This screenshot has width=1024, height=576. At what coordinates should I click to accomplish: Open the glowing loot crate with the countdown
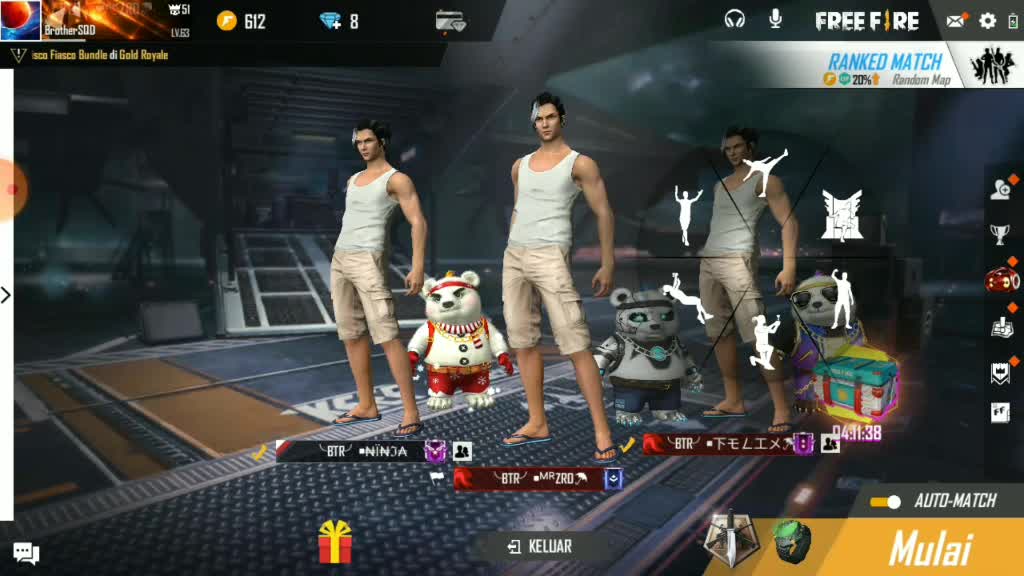coord(855,385)
